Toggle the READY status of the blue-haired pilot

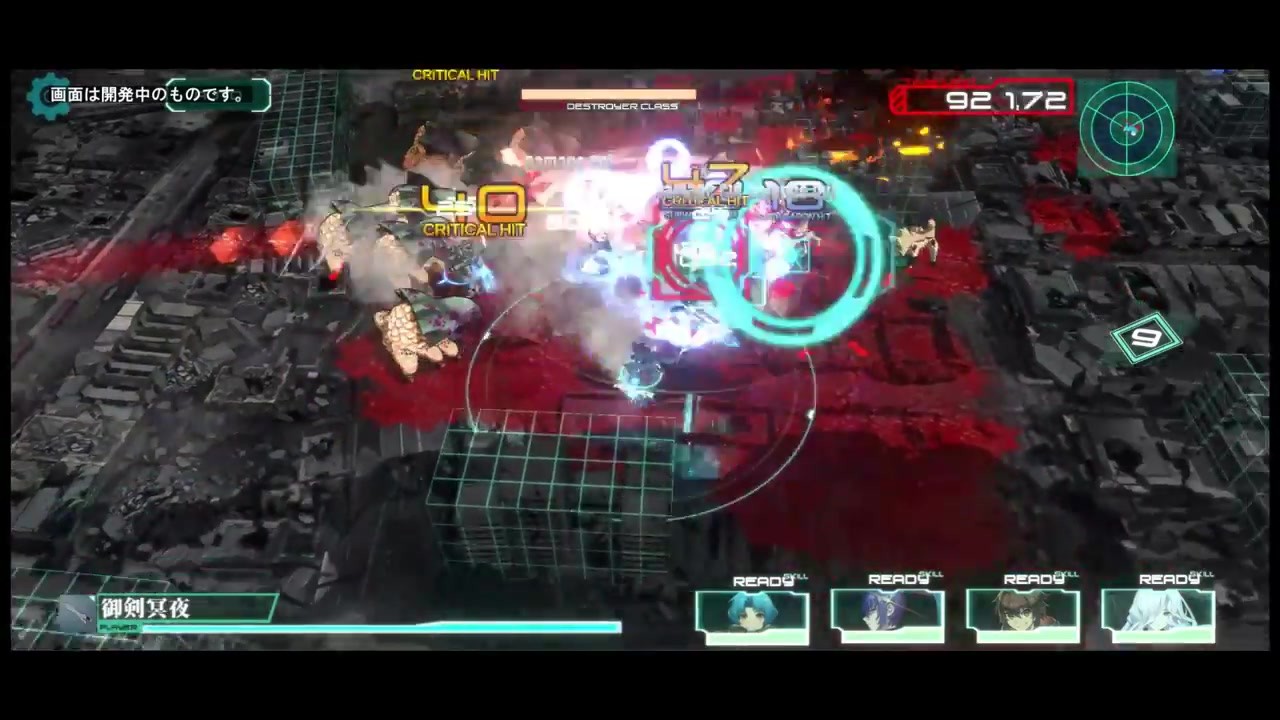(763, 580)
